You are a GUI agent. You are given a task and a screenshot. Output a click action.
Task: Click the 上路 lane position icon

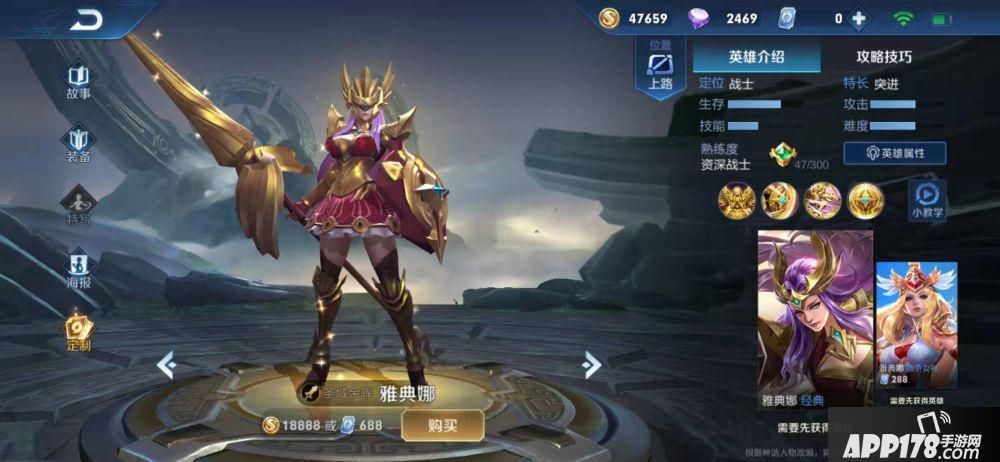click(x=660, y=70)
